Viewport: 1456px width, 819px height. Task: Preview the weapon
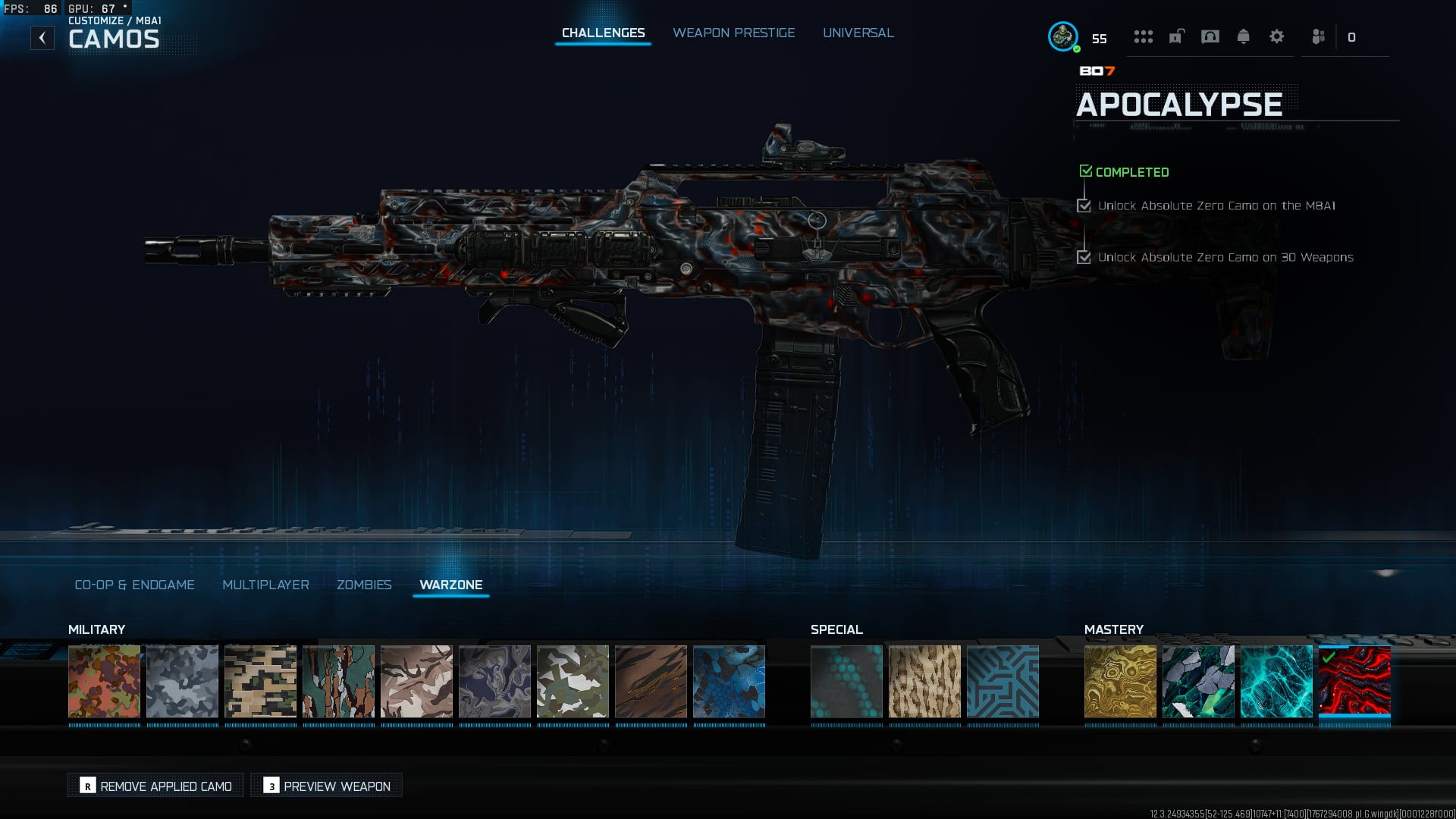tap(327, 786)
